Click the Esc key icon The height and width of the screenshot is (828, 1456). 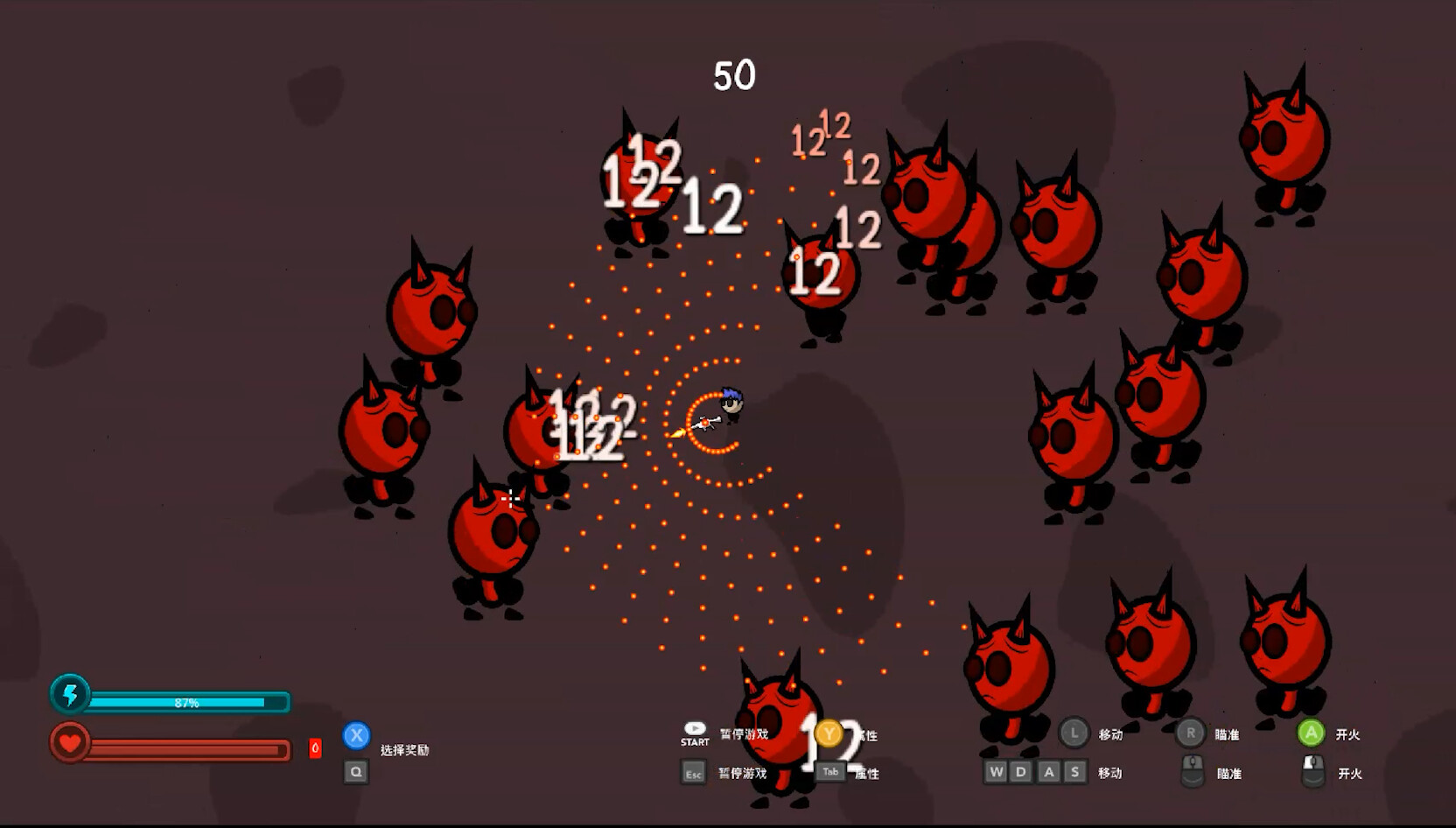(693, 773)
